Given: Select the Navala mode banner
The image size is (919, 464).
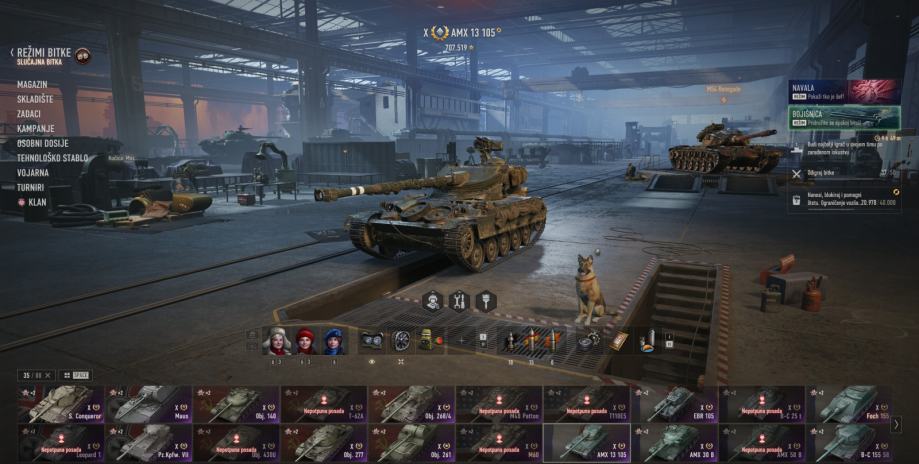Looking at the screenshot, I should click(x=844, y=92).
